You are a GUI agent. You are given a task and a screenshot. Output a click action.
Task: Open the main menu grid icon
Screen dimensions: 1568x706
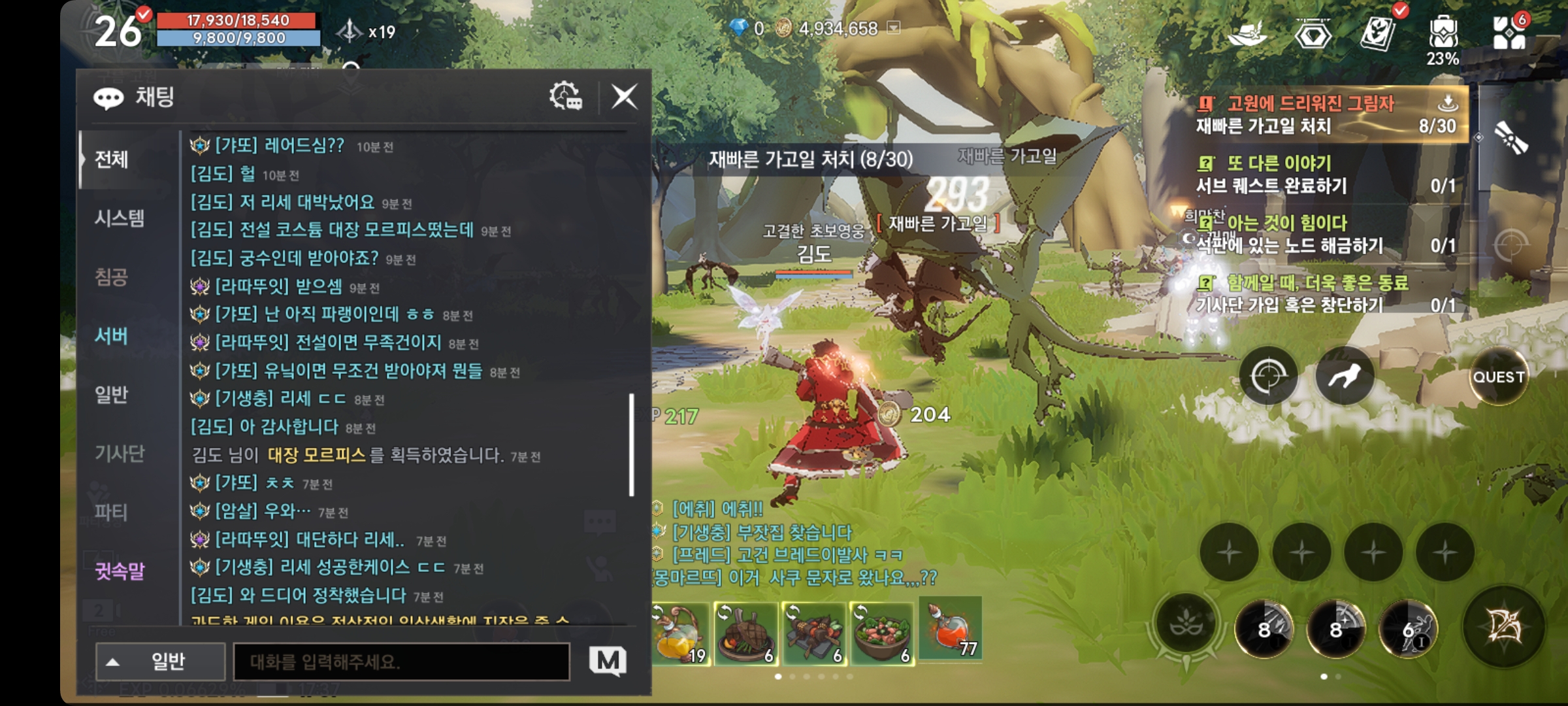coord(1510,33)
